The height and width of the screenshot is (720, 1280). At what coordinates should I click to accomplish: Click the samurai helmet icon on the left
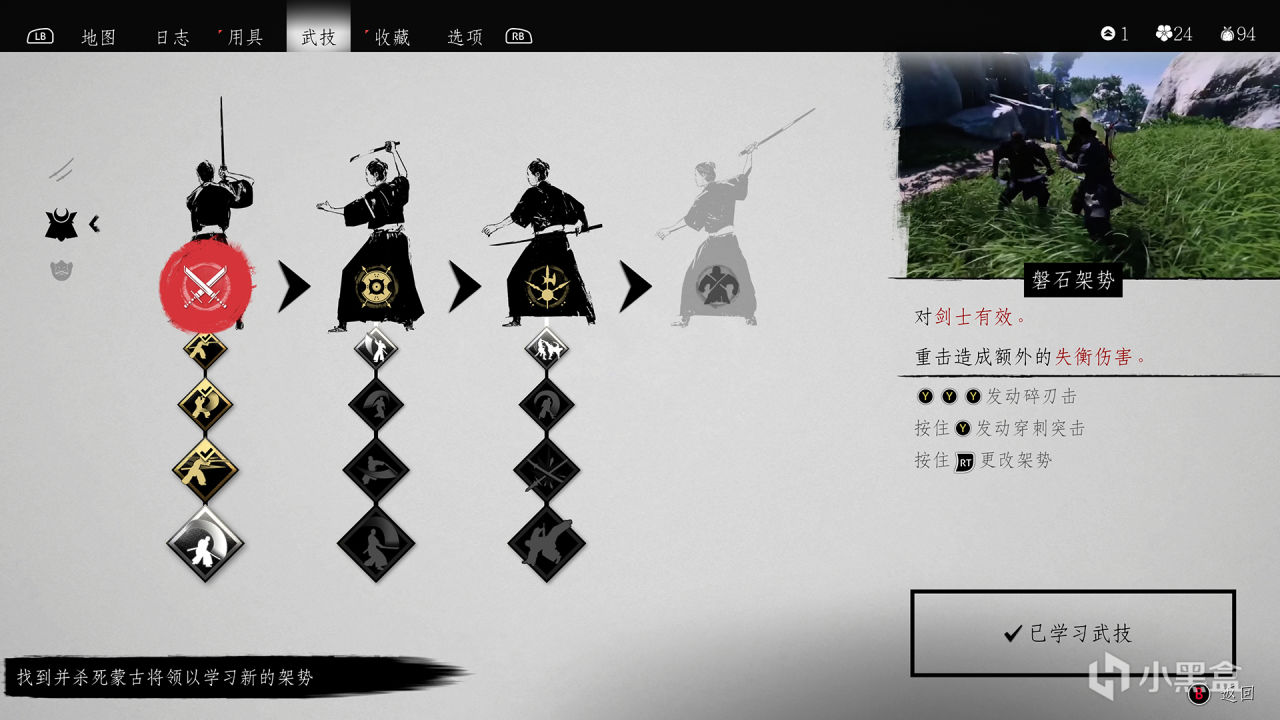[62, 224]
